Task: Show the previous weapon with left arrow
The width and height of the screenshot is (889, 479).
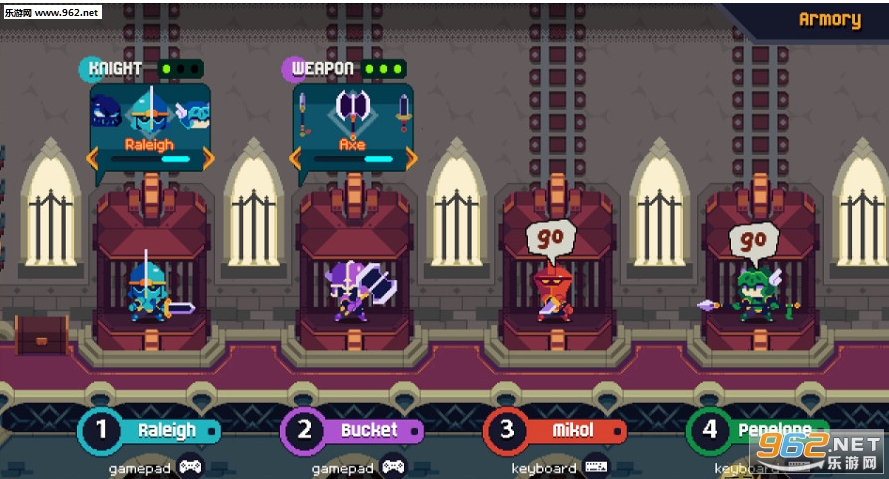Action: coord(296,158)
